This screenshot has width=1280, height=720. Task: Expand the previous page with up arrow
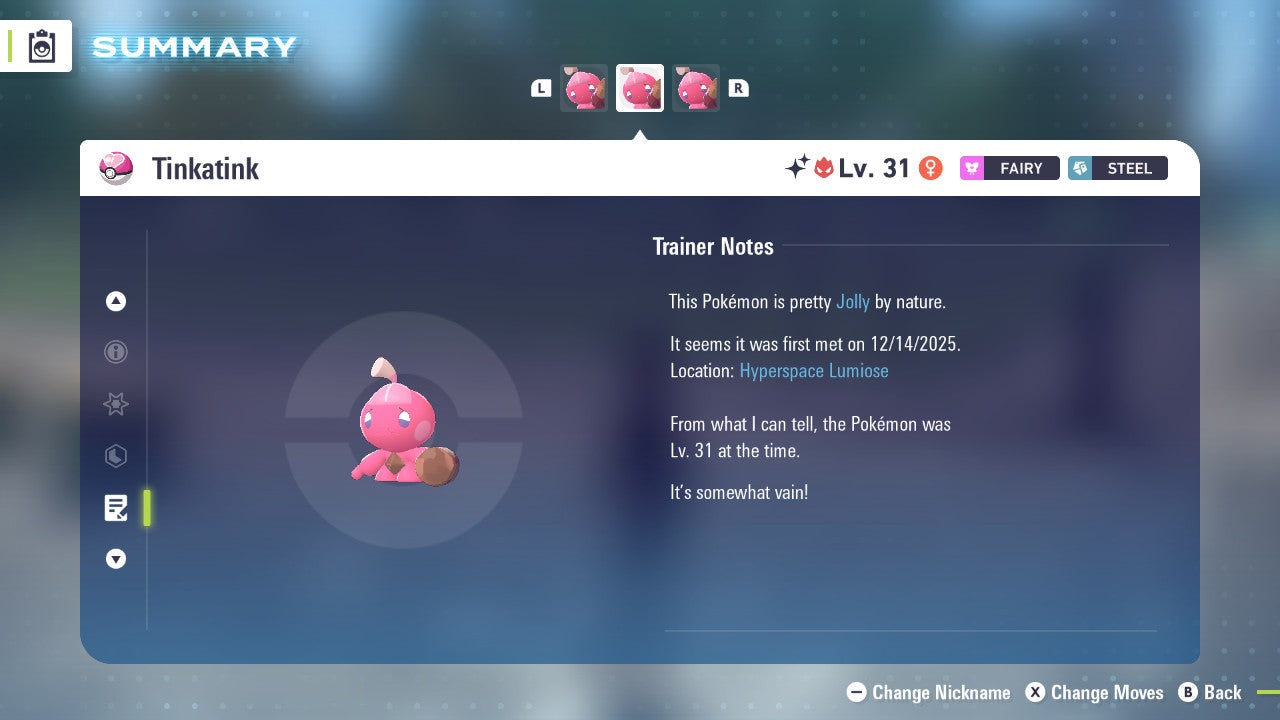(x=116, y=301)
